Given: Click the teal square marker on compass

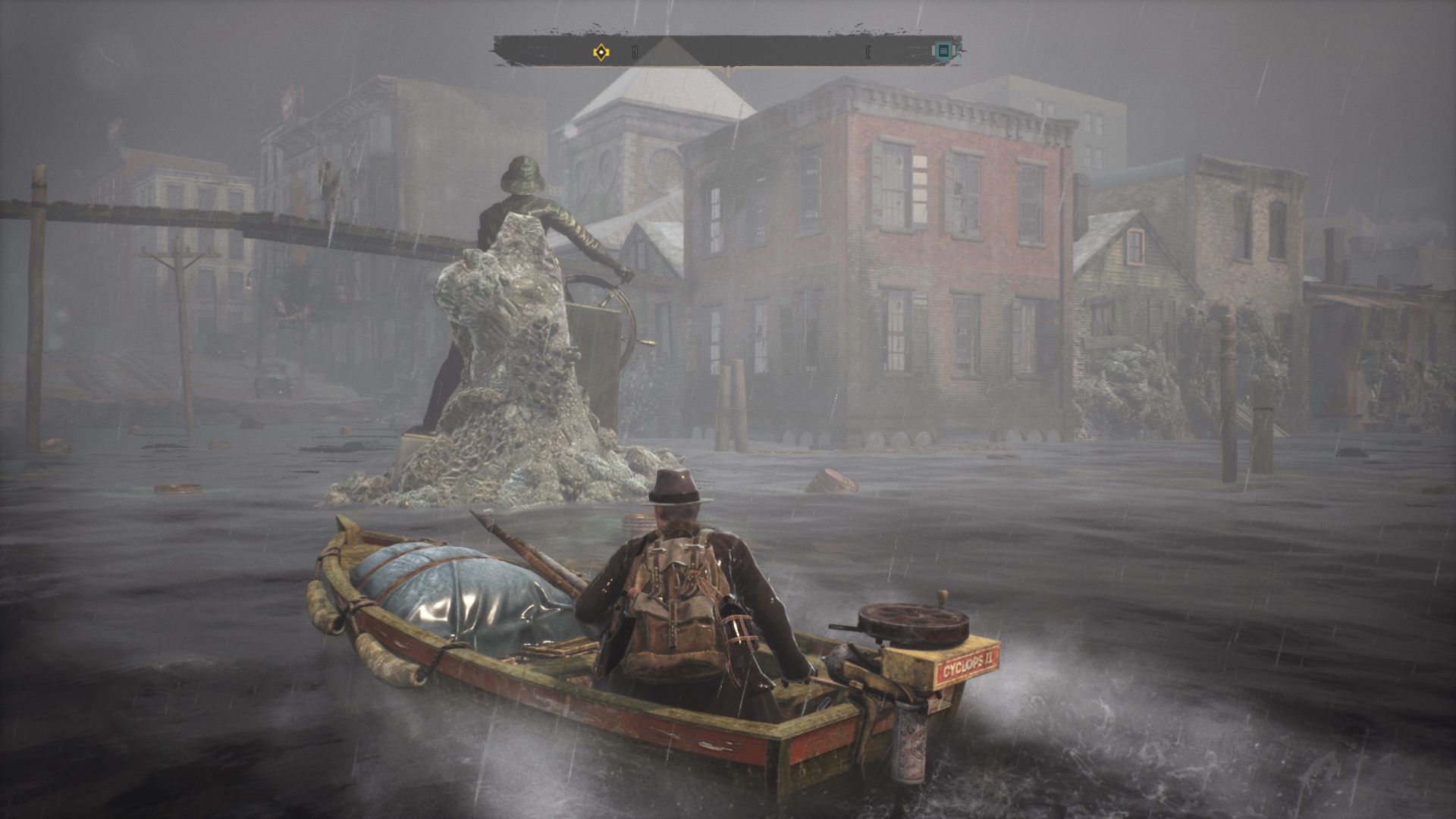Looking at the screenshot, I should pyautogui.click(x=943, y=51).
